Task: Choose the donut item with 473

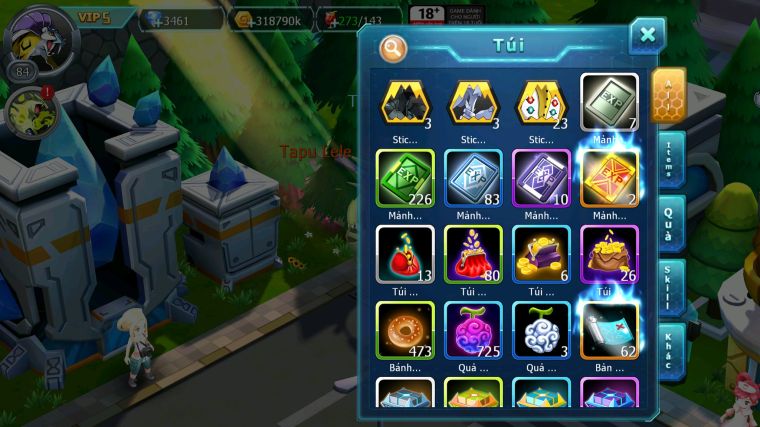Action: (404, 330)
